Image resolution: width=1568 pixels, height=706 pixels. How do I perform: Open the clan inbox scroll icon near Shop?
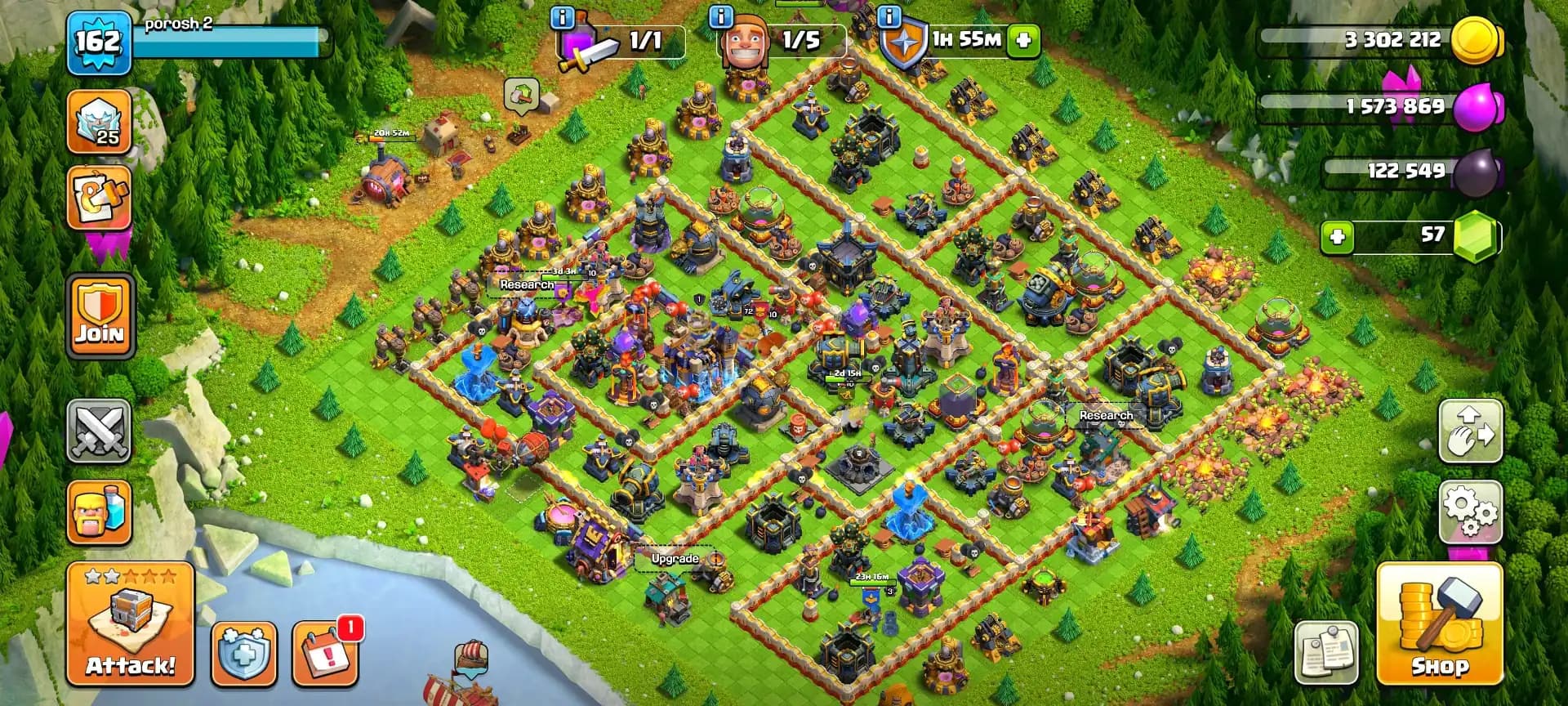click(x=1327, y=654)
